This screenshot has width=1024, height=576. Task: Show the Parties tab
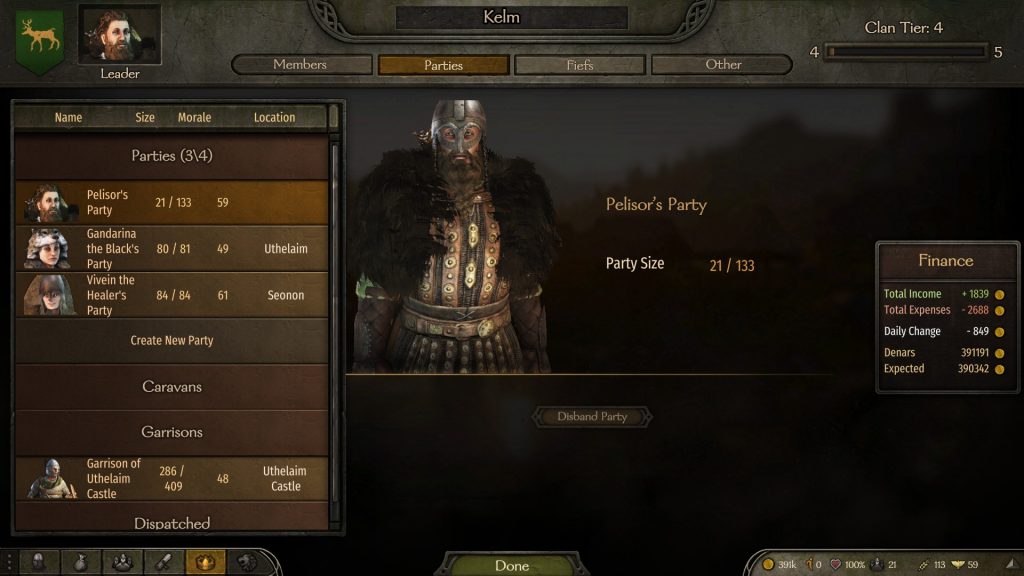tap(443, 65)
